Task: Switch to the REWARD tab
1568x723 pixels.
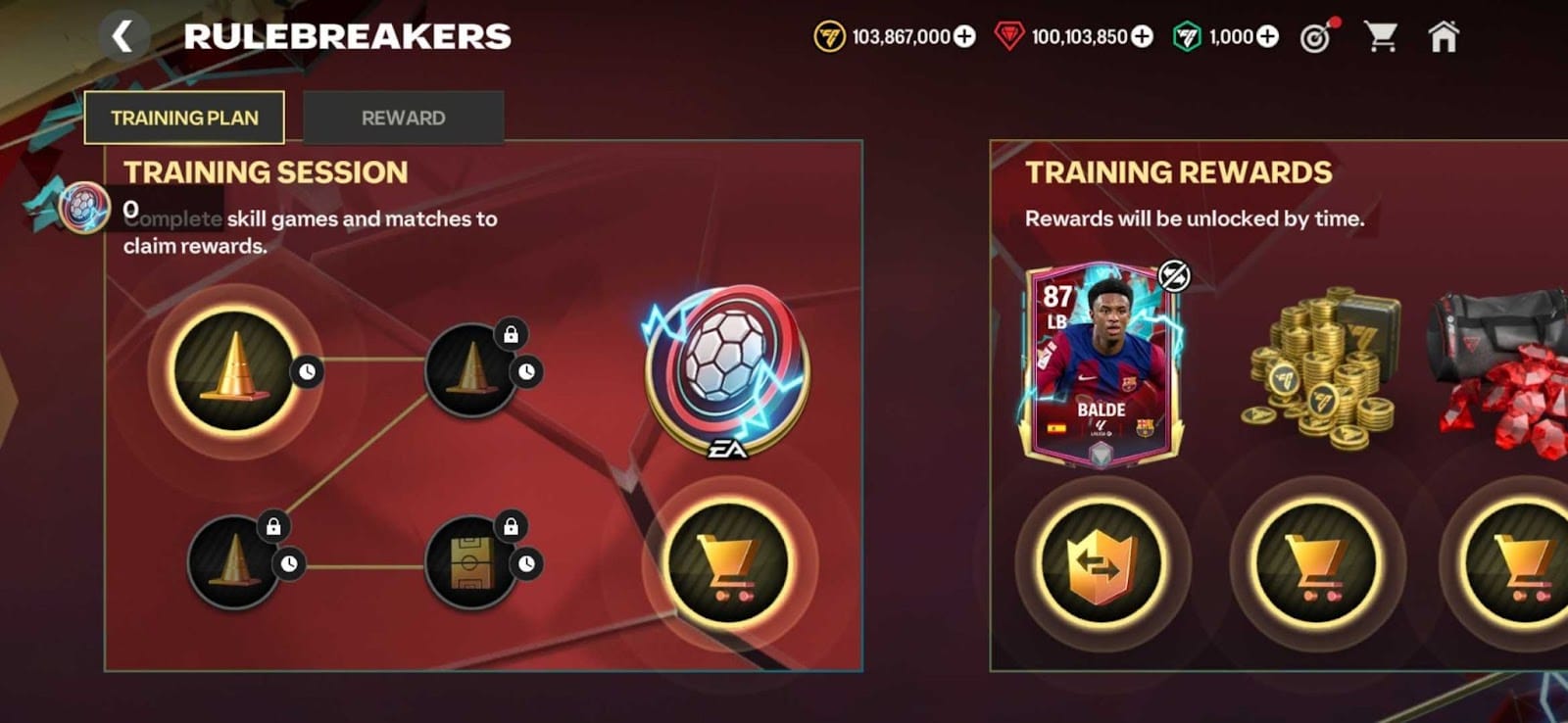Action: (x=404, y=118)
